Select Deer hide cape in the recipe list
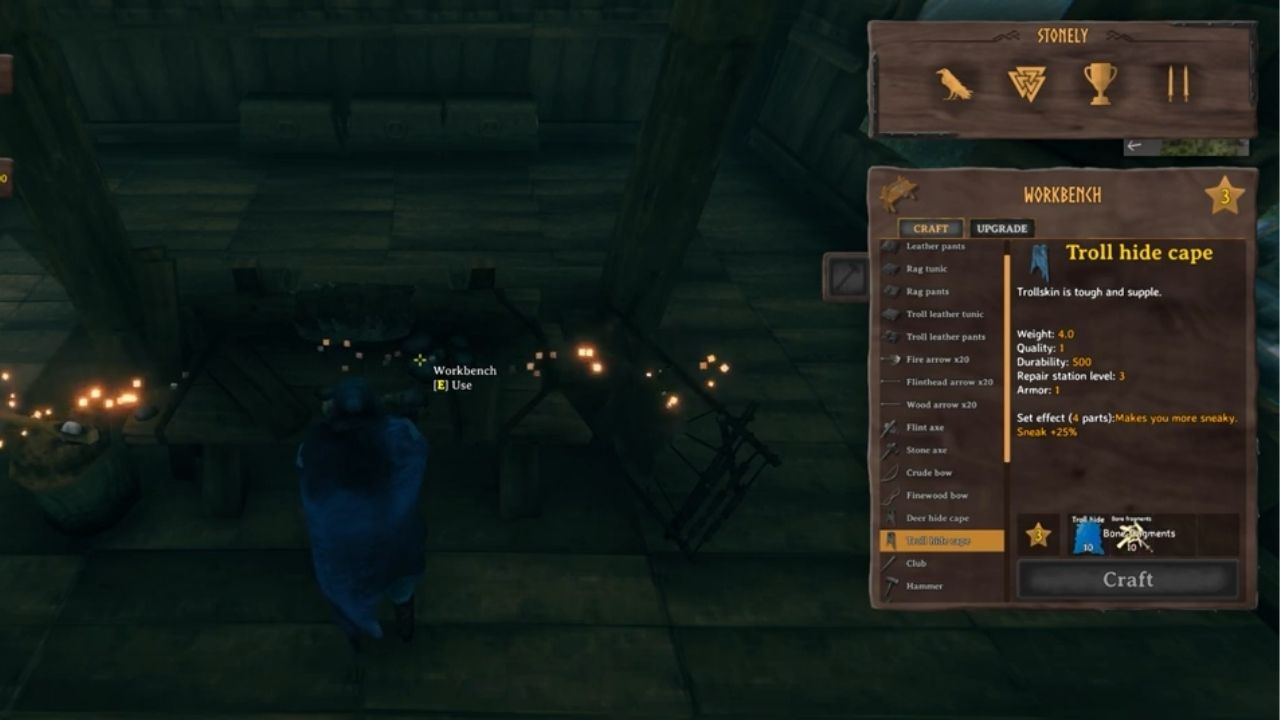 (940, 518)
